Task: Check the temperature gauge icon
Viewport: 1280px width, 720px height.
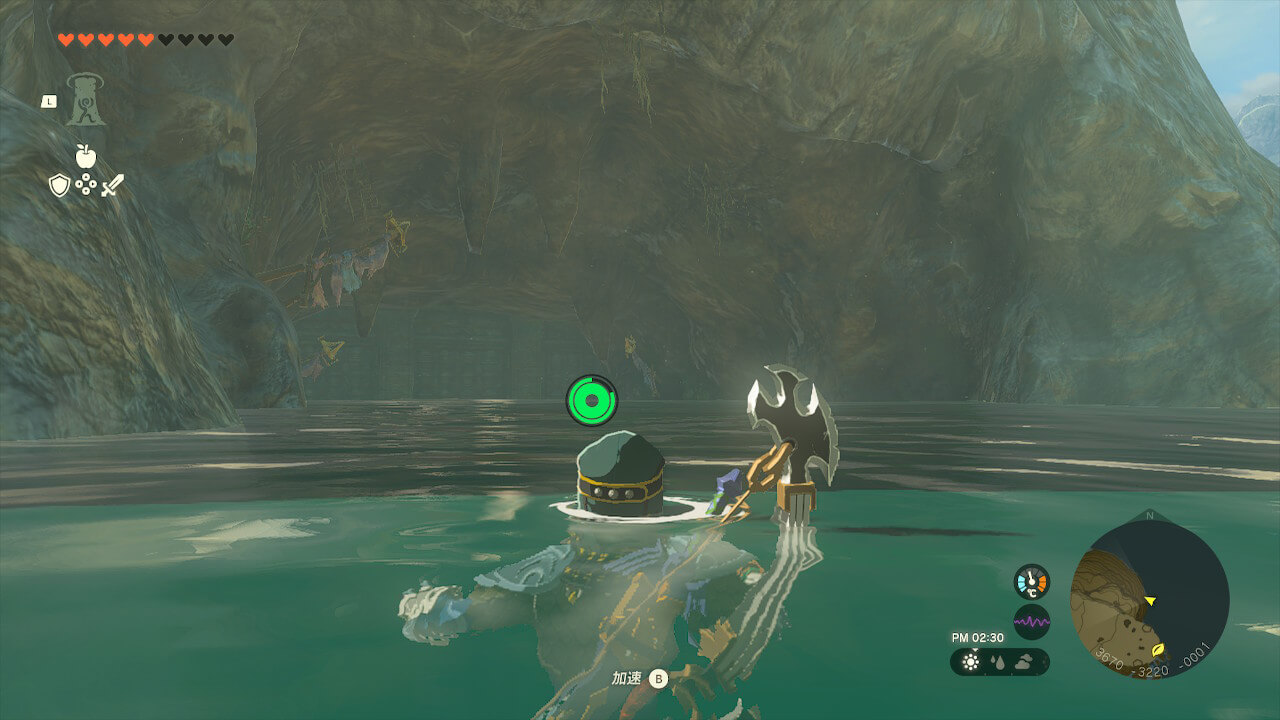Action: pos(1031,582)
